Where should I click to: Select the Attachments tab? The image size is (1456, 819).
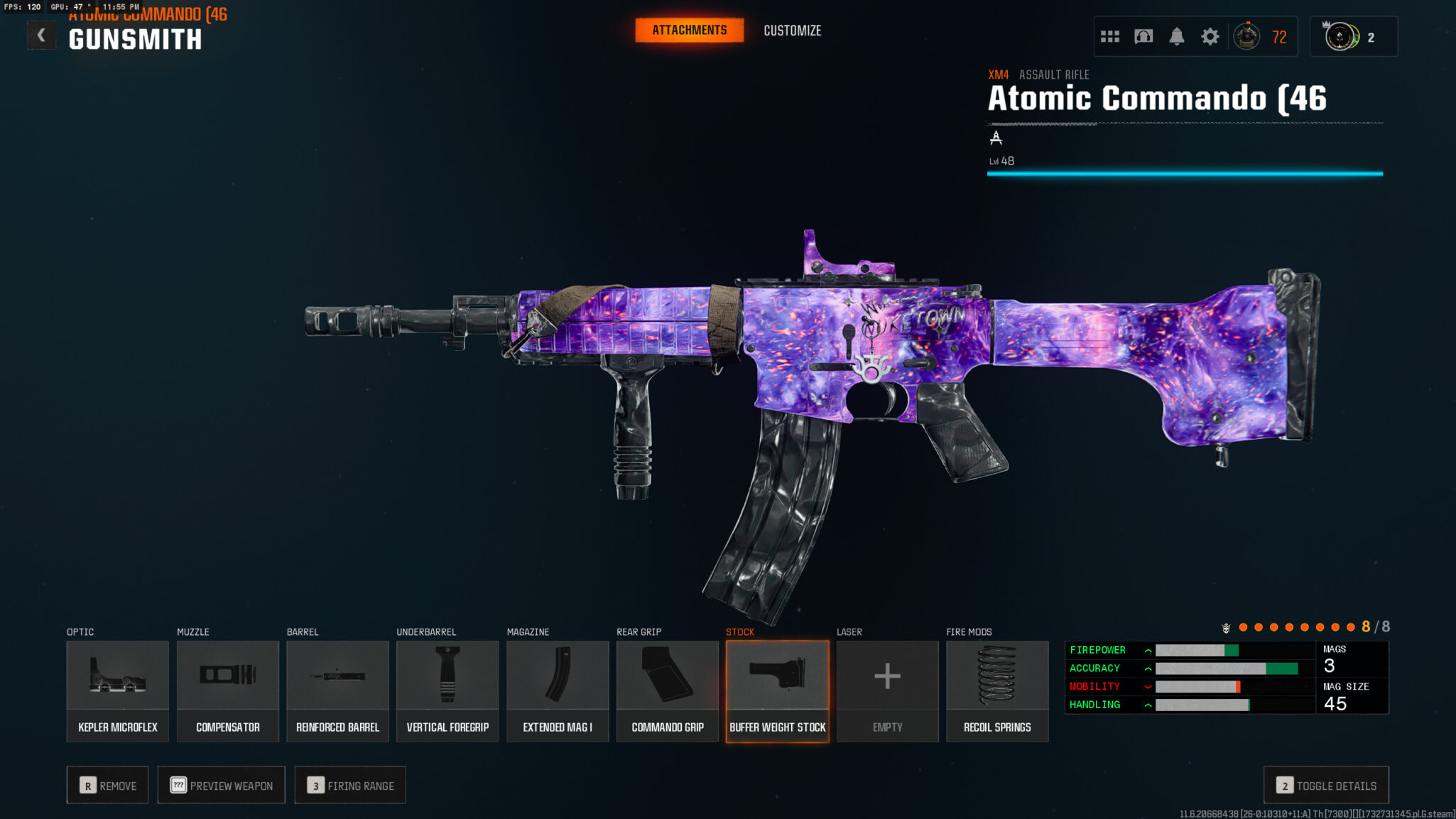(x=689, y=31)
